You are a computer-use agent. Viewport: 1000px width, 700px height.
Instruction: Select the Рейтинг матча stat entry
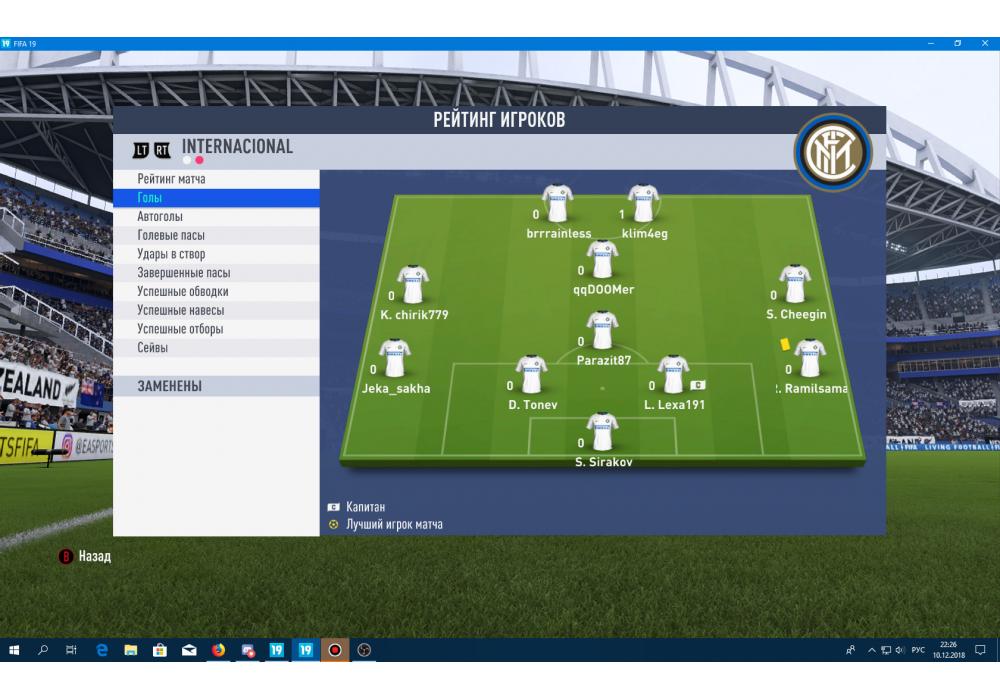coord(172,179)
